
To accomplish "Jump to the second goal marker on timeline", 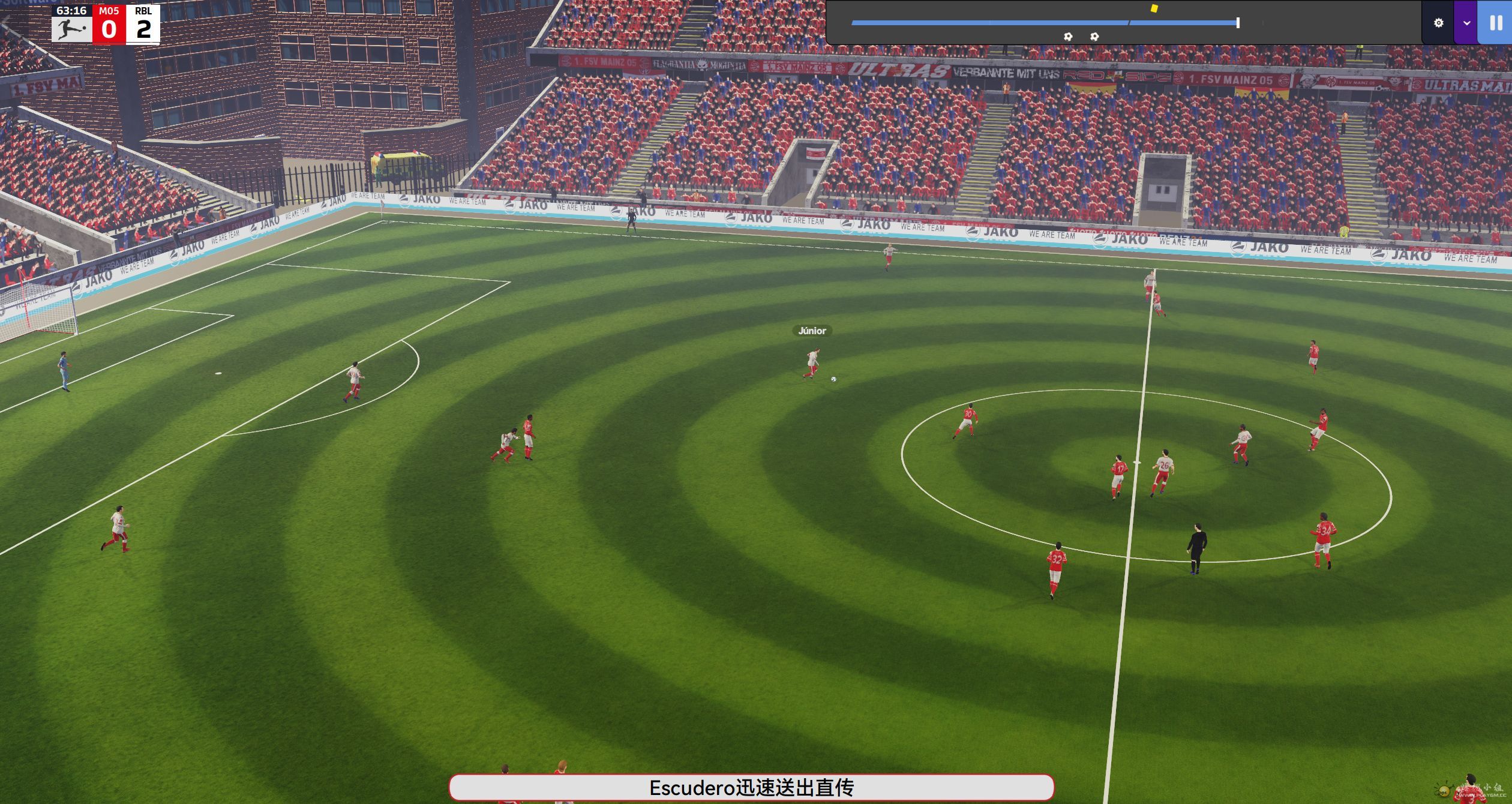I will point(1094,37).
